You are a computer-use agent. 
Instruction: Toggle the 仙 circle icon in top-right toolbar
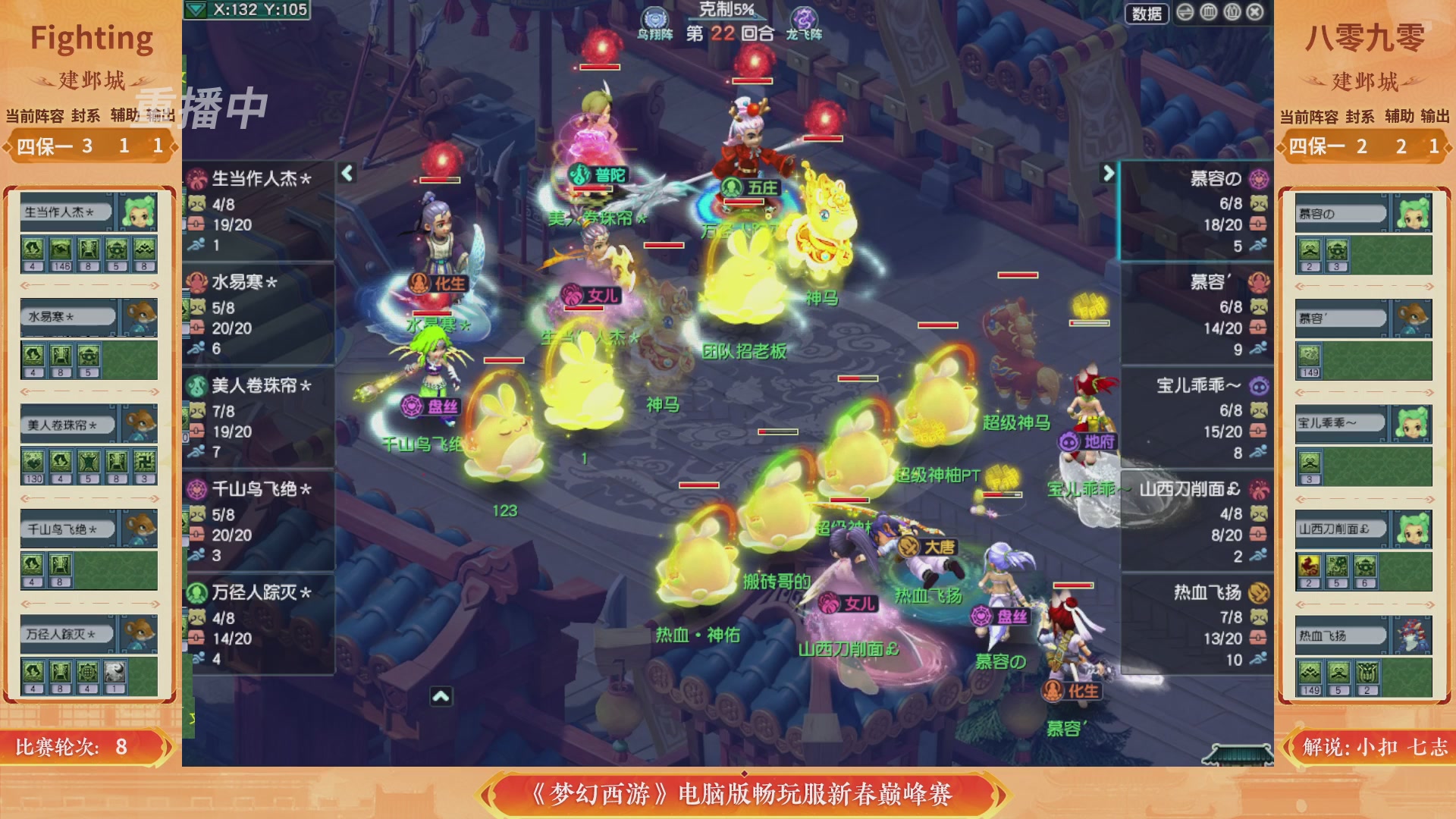pyautogui.click(x=1232, y=13)
